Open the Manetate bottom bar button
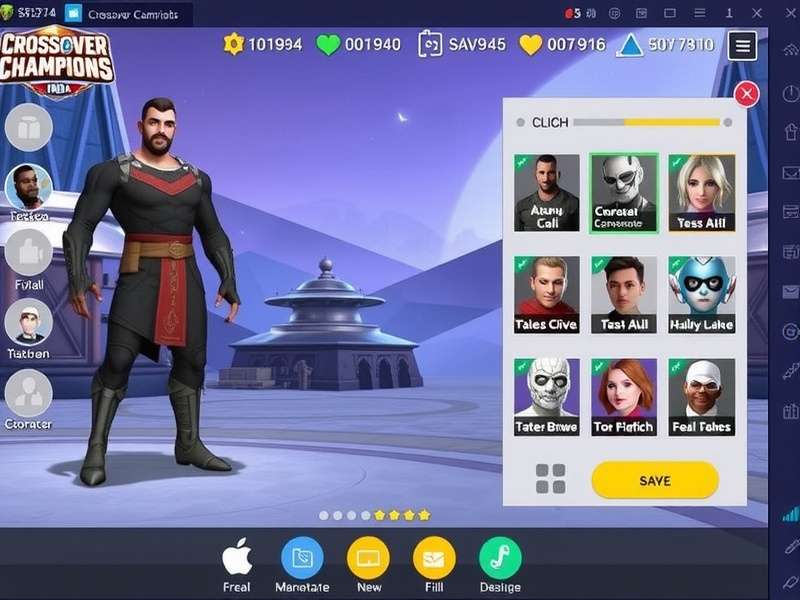The height and width of the screenshot is (600, 800). [x=302, y=558]
